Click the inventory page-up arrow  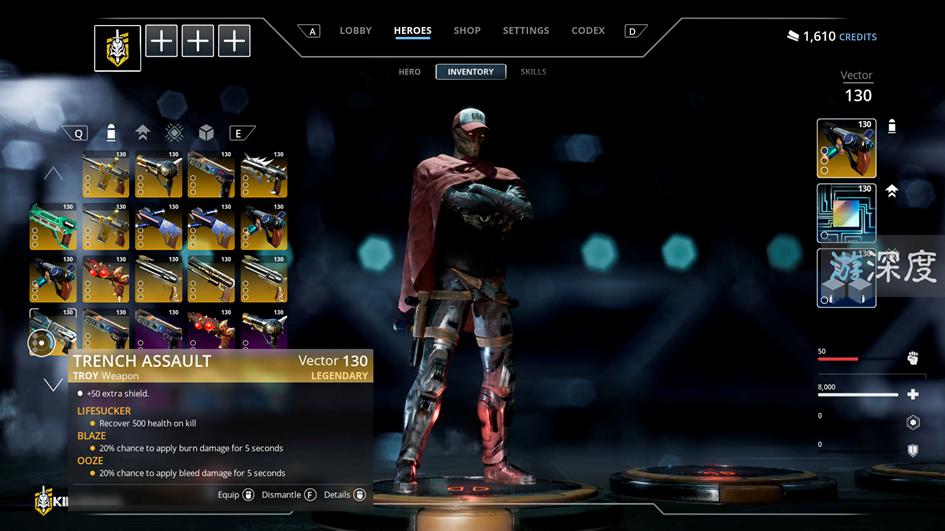click(53, 174)
